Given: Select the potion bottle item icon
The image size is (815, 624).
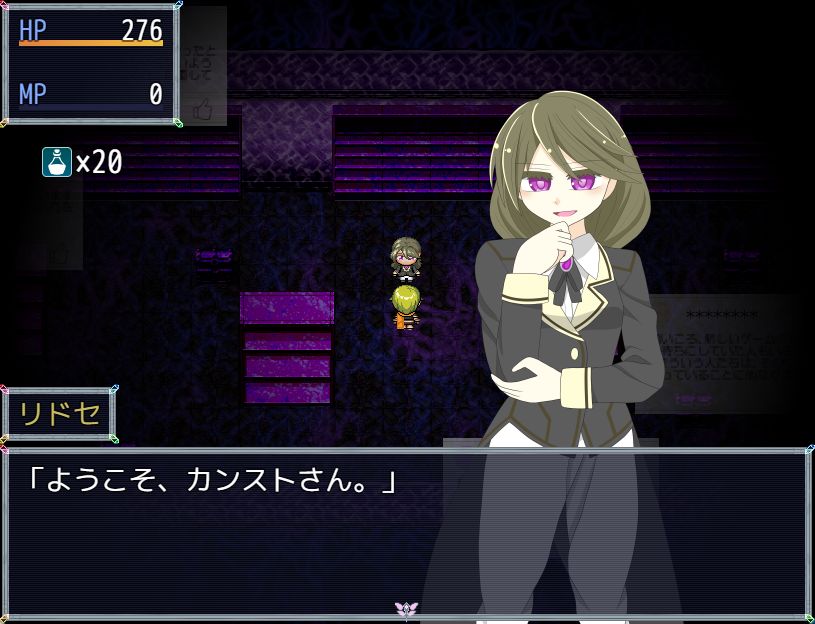Looking at the screenshot, I should pyautogui.click(x=56, y=162).
